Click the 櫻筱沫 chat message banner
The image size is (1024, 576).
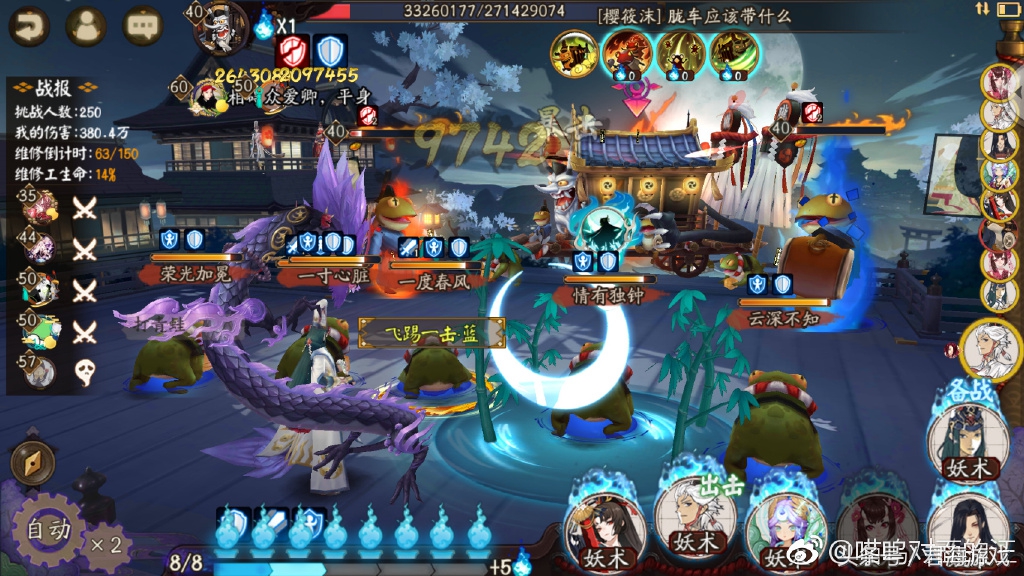694,15
